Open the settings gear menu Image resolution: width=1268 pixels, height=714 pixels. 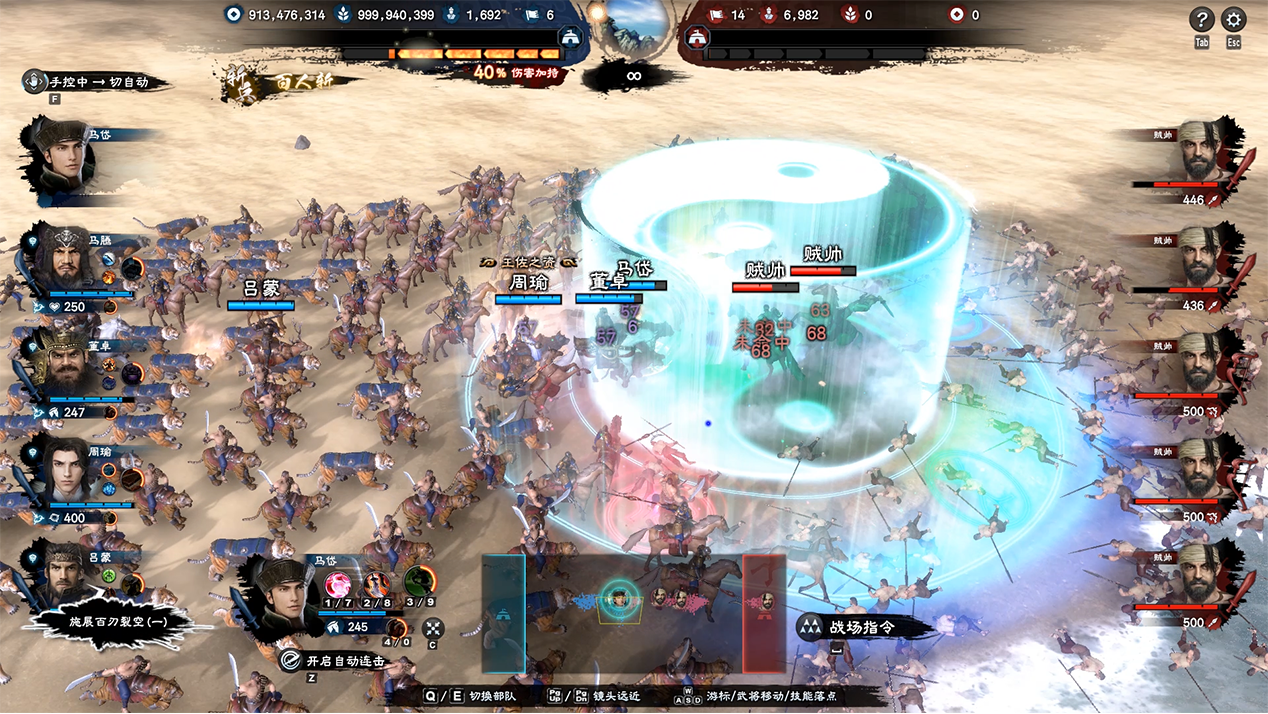1234,20
